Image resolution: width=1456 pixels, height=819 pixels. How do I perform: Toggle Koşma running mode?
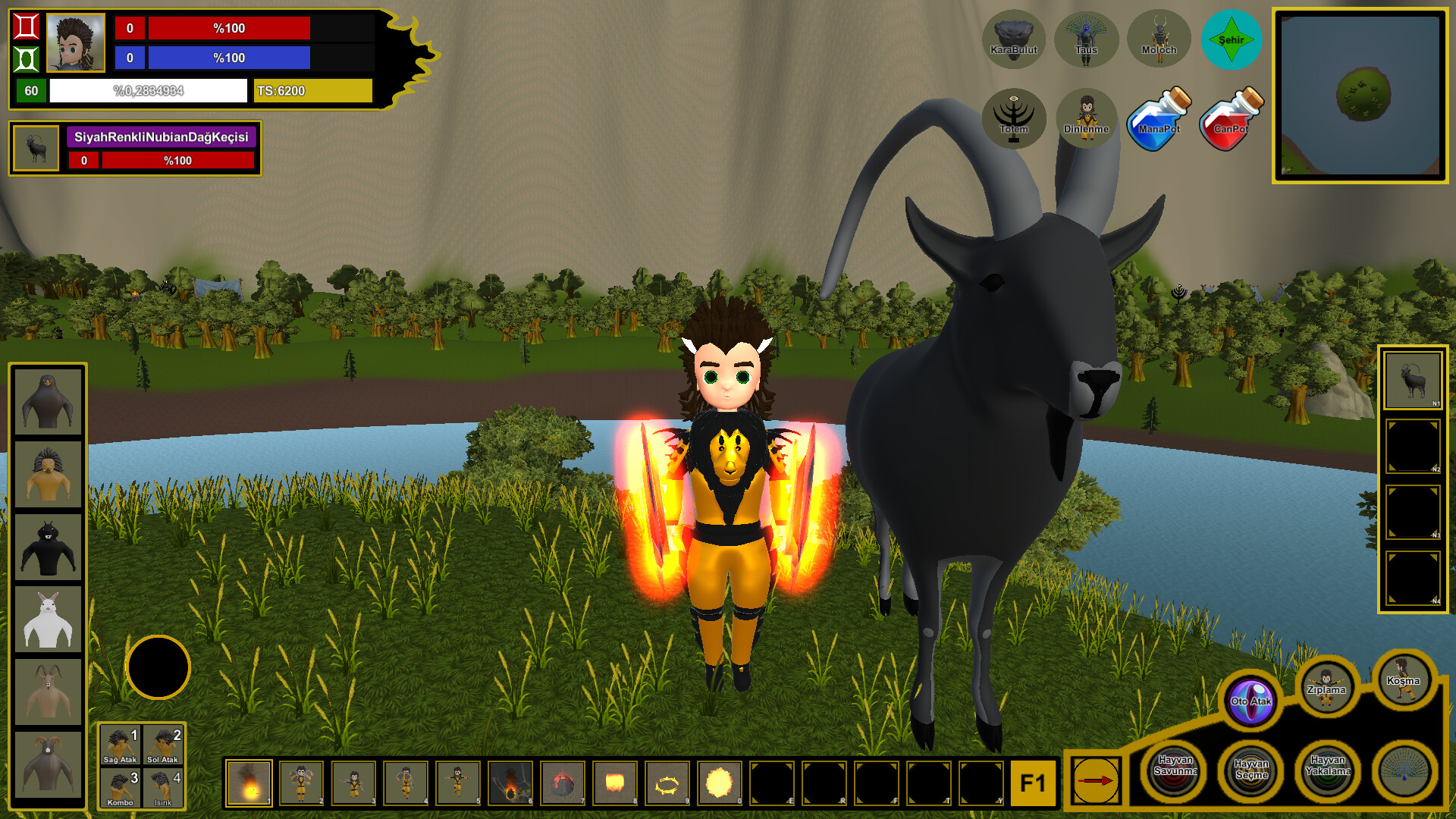click(1404, 682)
